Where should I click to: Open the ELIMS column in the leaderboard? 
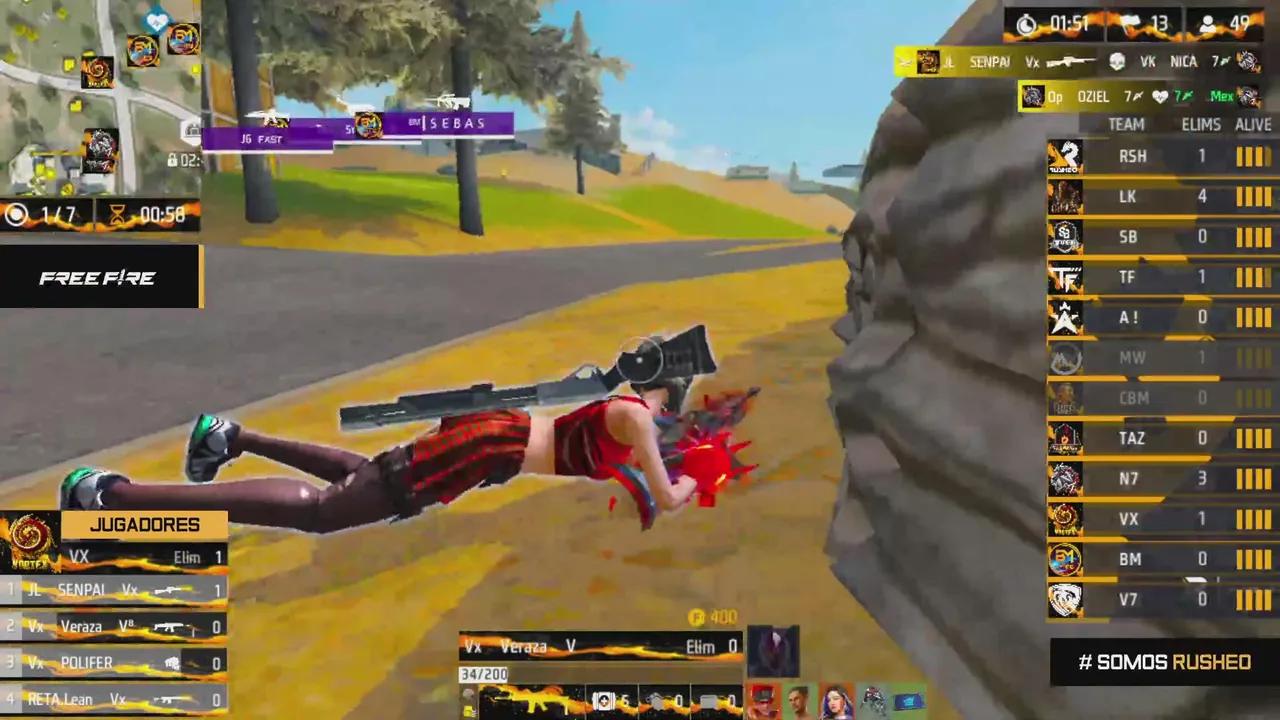pos(1201,124)
